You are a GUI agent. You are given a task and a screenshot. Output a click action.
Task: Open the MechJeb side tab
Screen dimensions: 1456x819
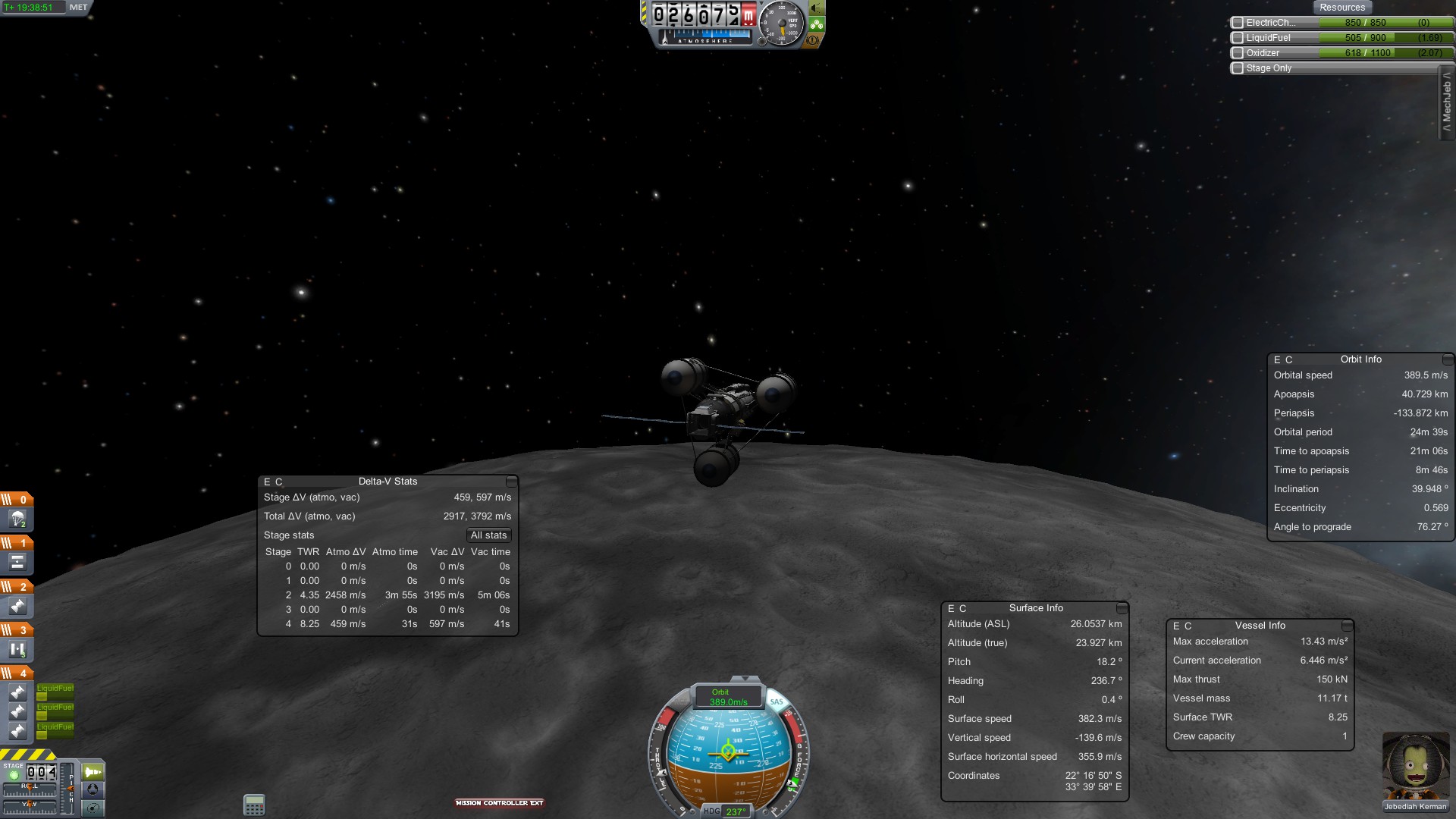click(1447, 102)
